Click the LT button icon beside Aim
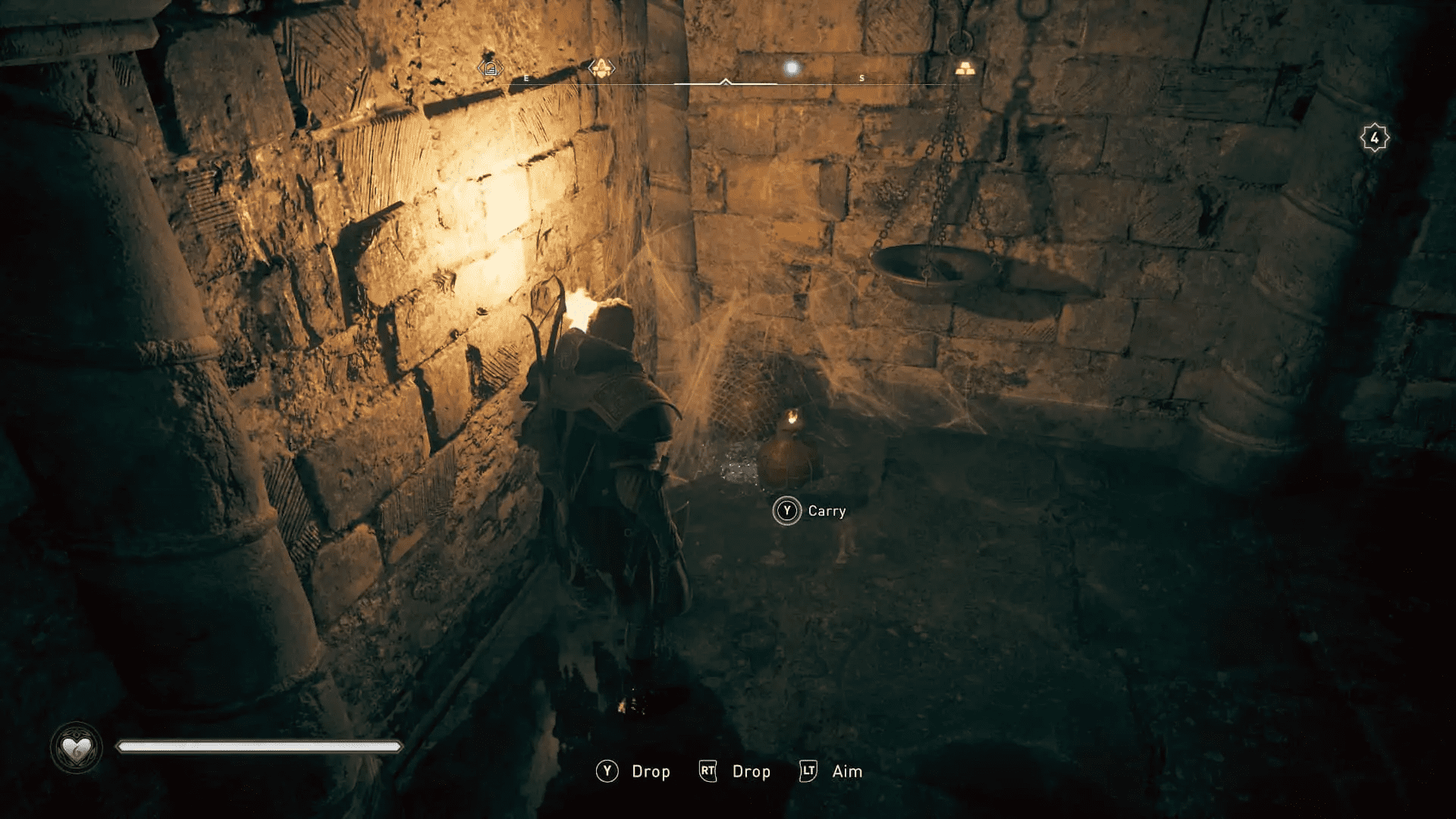 tap(808, 771)
